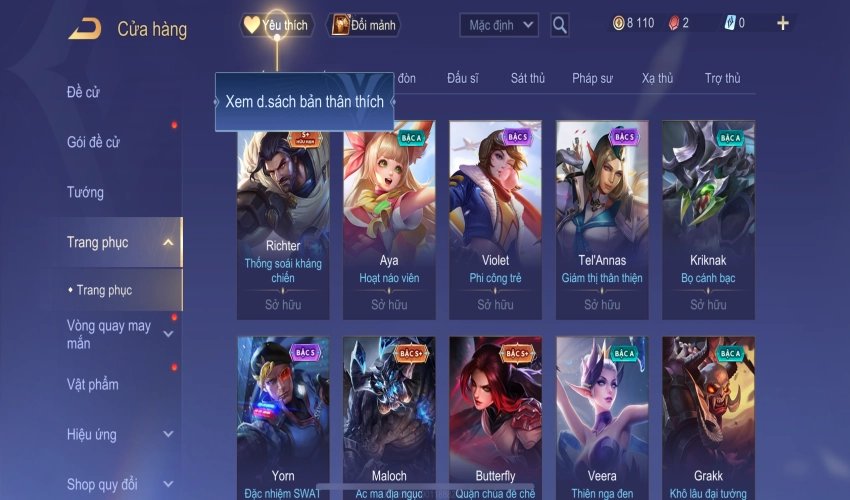This screenshot has width=850, height=500.
Task: Expand the Vòng quay may mắn menu
Action: [x=109, y=334]
